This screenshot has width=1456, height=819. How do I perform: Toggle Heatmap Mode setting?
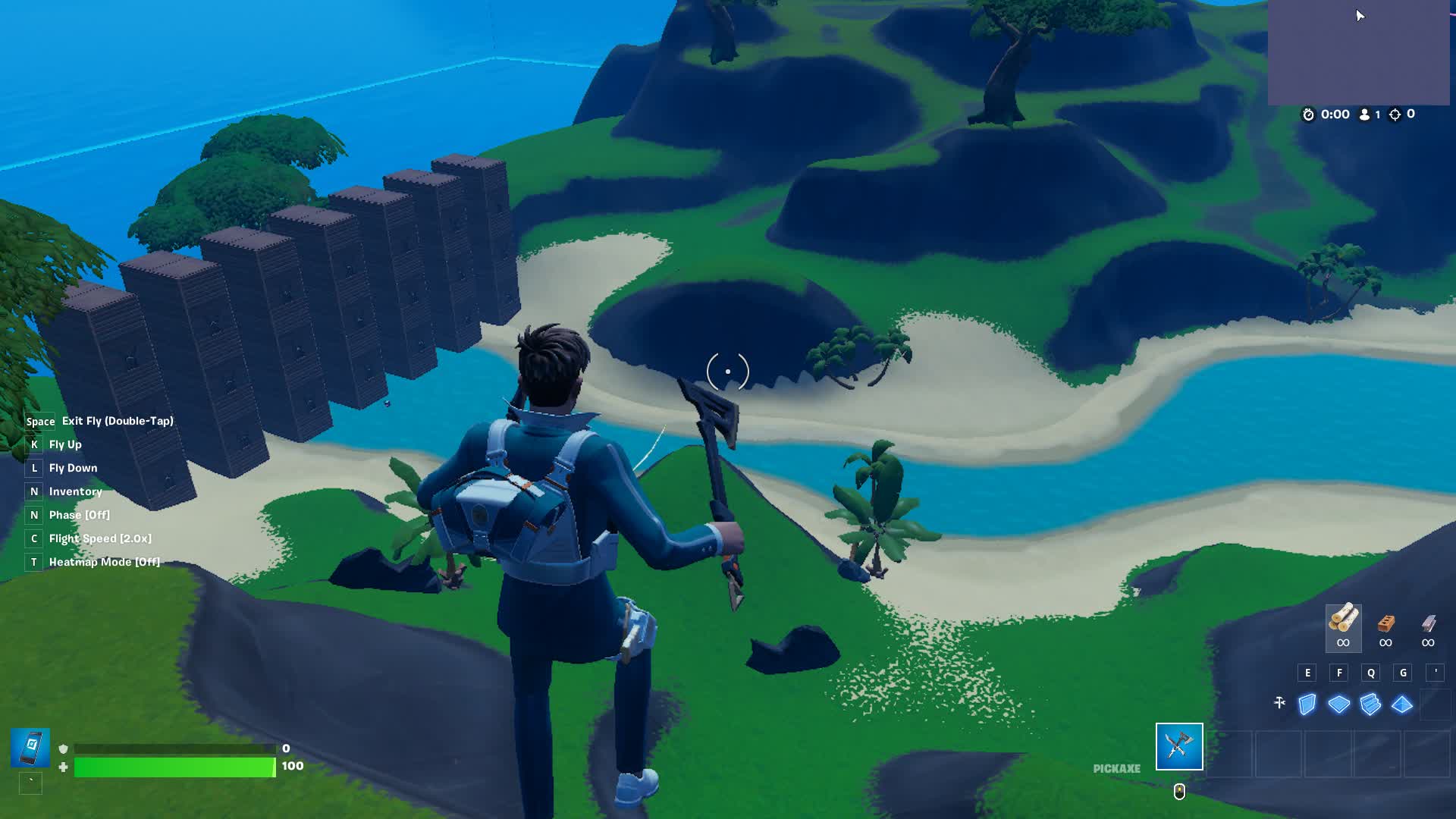pyautogui.click(x=103, y=562)
